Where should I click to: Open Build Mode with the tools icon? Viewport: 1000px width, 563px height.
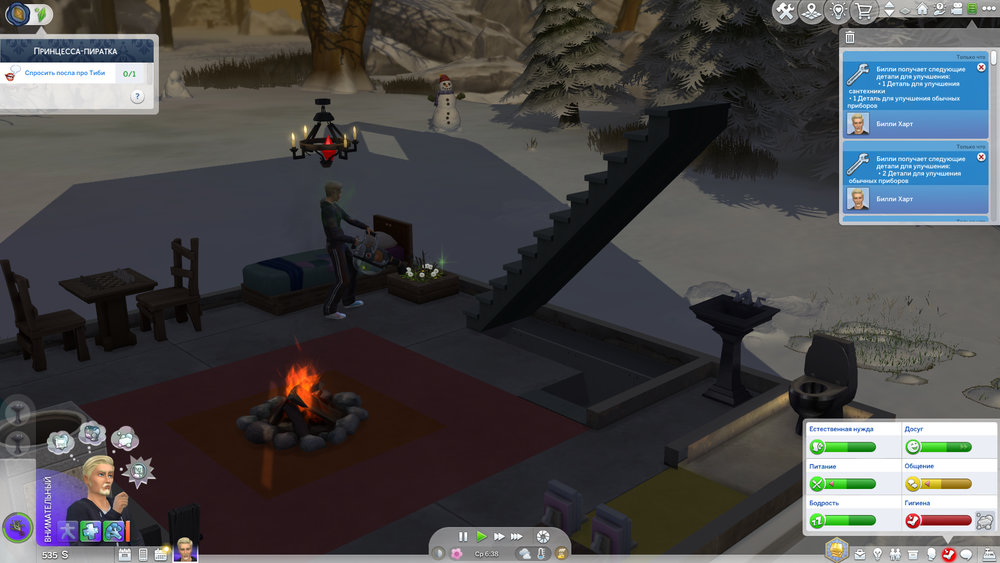click(785, 11)
